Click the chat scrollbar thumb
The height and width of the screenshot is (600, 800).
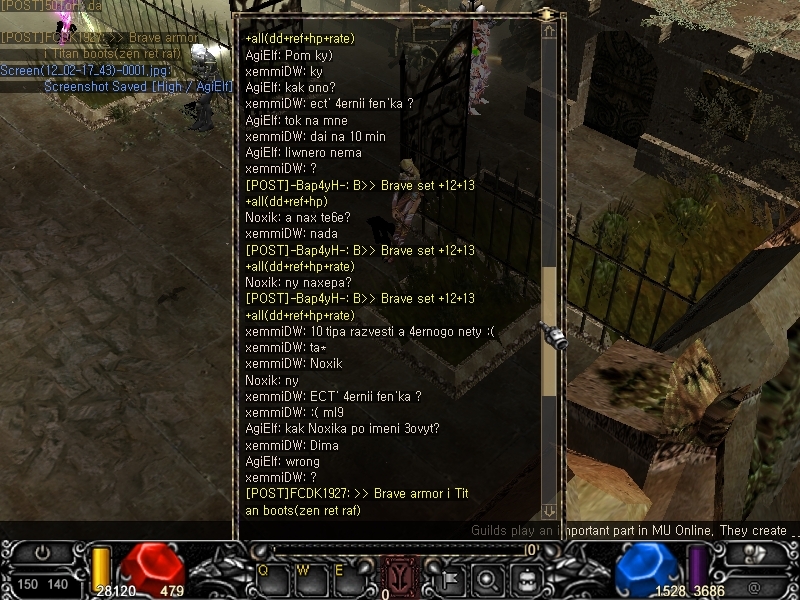548,330
